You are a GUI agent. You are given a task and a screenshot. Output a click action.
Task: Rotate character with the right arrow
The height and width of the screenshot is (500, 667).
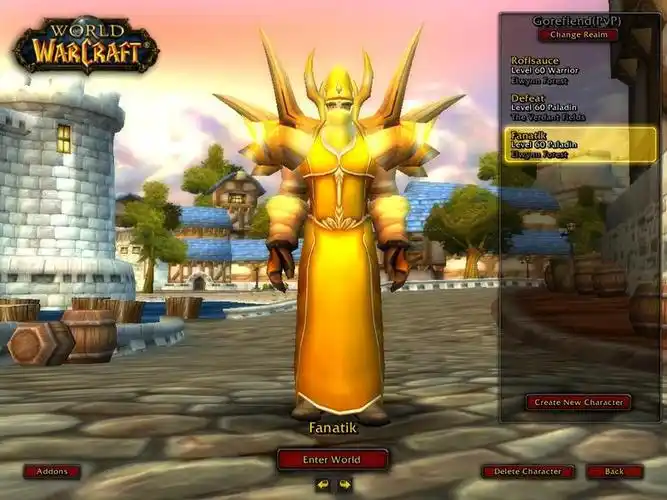(x=345, y=485)
